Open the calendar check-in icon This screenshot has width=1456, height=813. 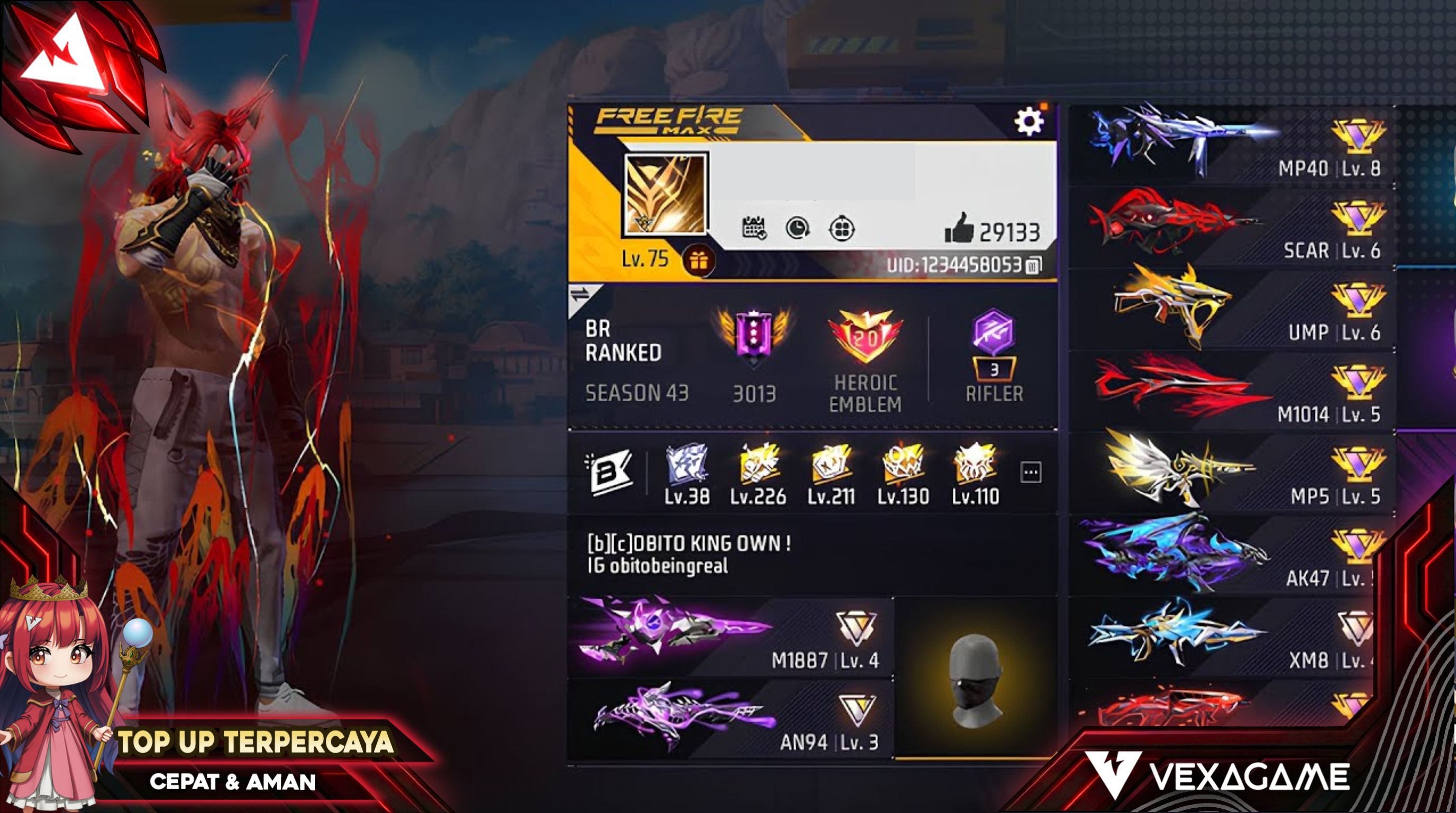[754, 229]
